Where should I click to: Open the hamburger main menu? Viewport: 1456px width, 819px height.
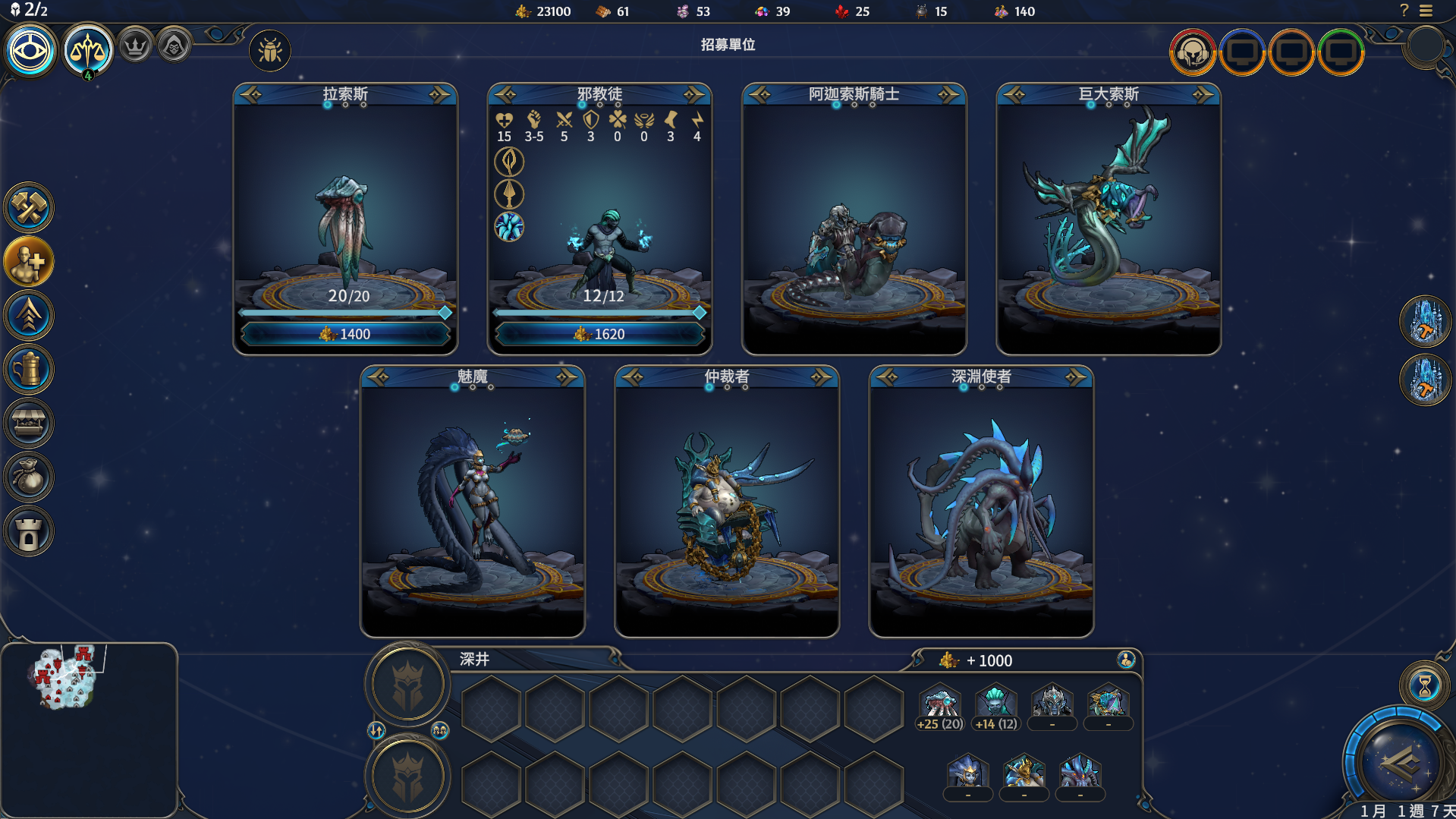coord(1426,11)
